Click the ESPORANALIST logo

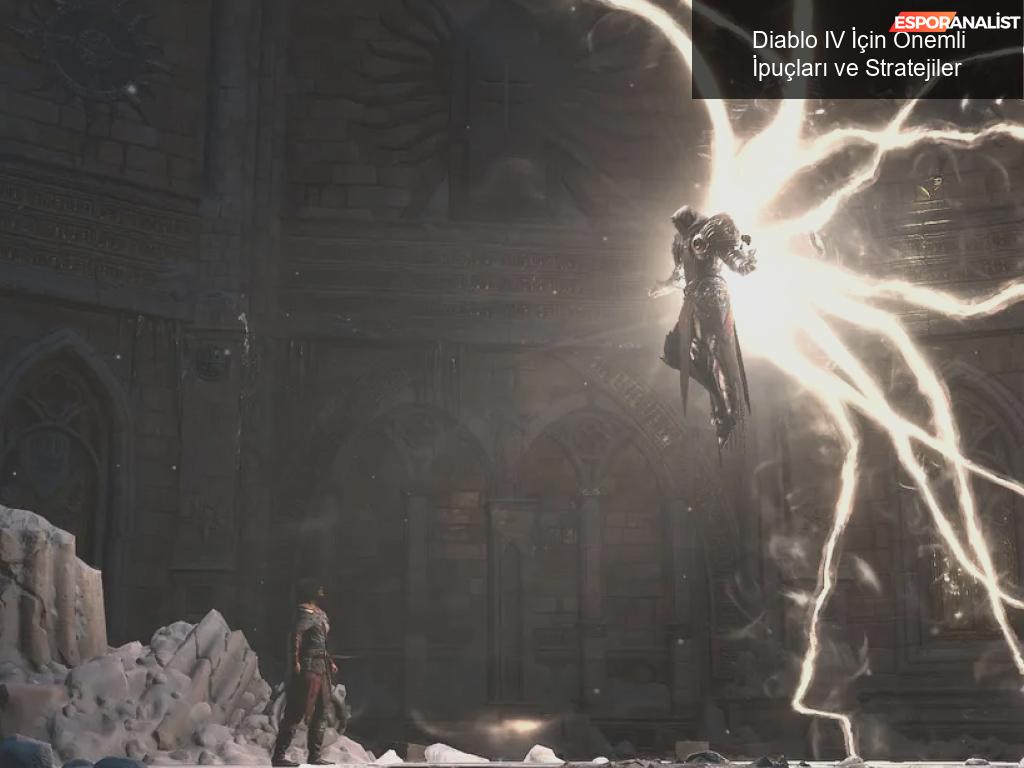(955, 21)
